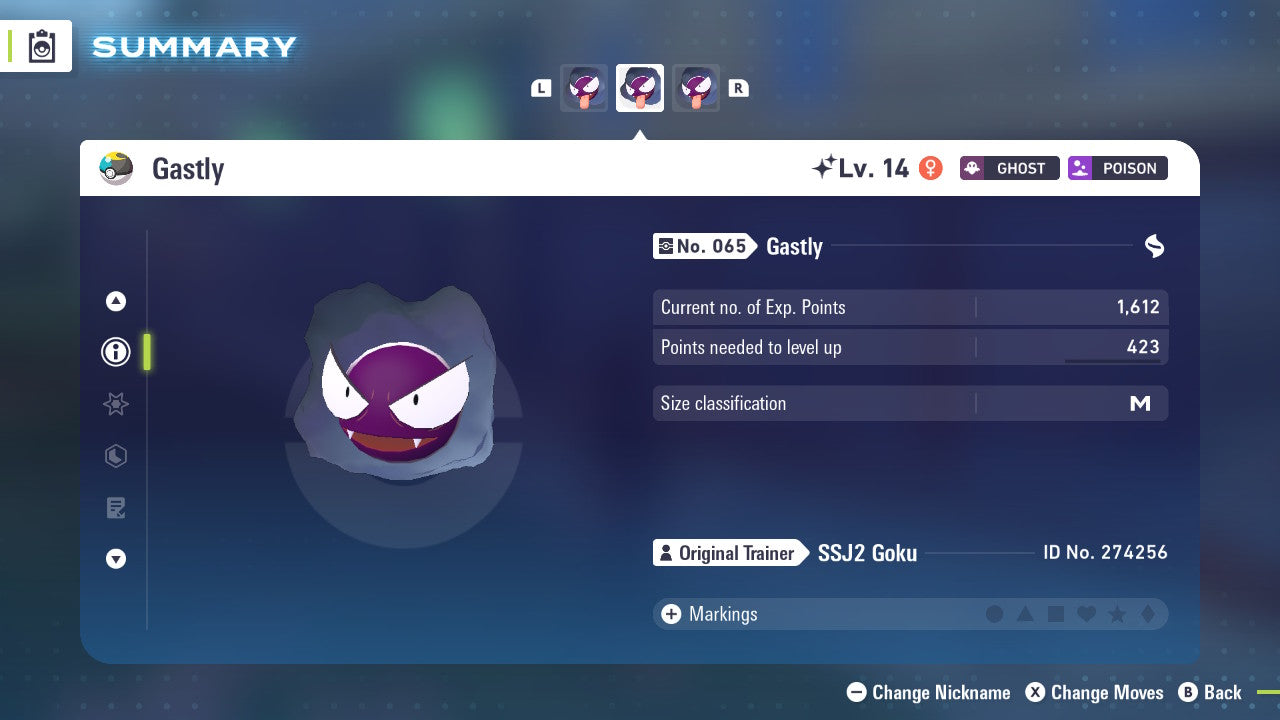Click the Poké Ball icon beside Gastly's name
1280x720 pixels.
(x=117, y=168)
